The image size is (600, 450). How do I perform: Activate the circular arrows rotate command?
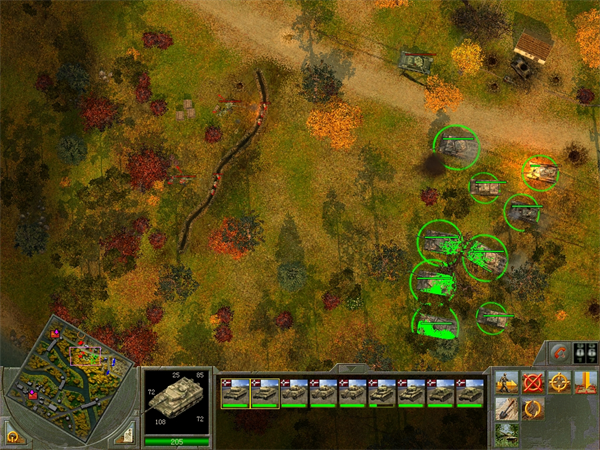click(533, 408)
